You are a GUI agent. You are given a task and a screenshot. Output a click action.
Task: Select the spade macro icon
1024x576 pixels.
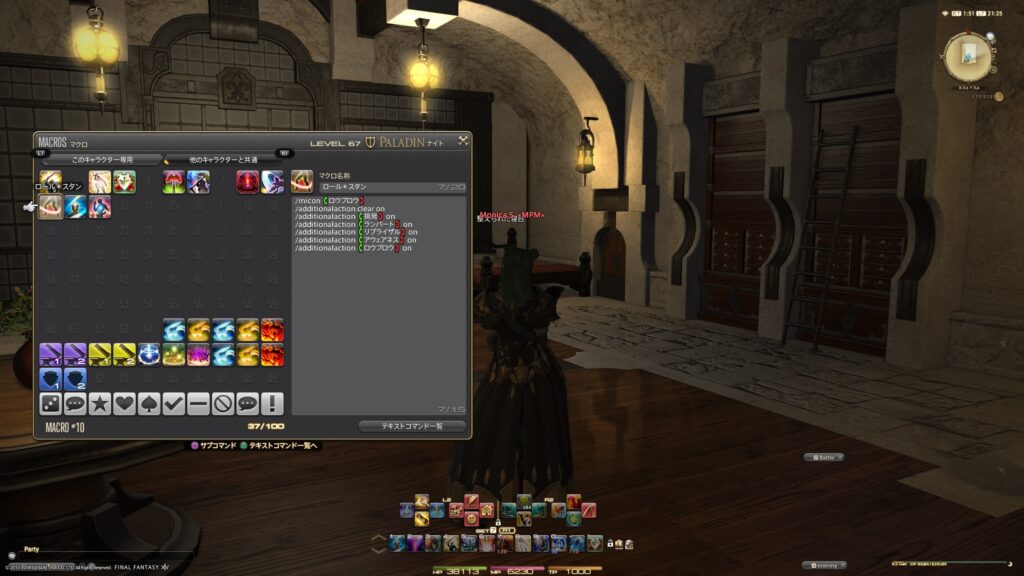click(x=149, y=403)
